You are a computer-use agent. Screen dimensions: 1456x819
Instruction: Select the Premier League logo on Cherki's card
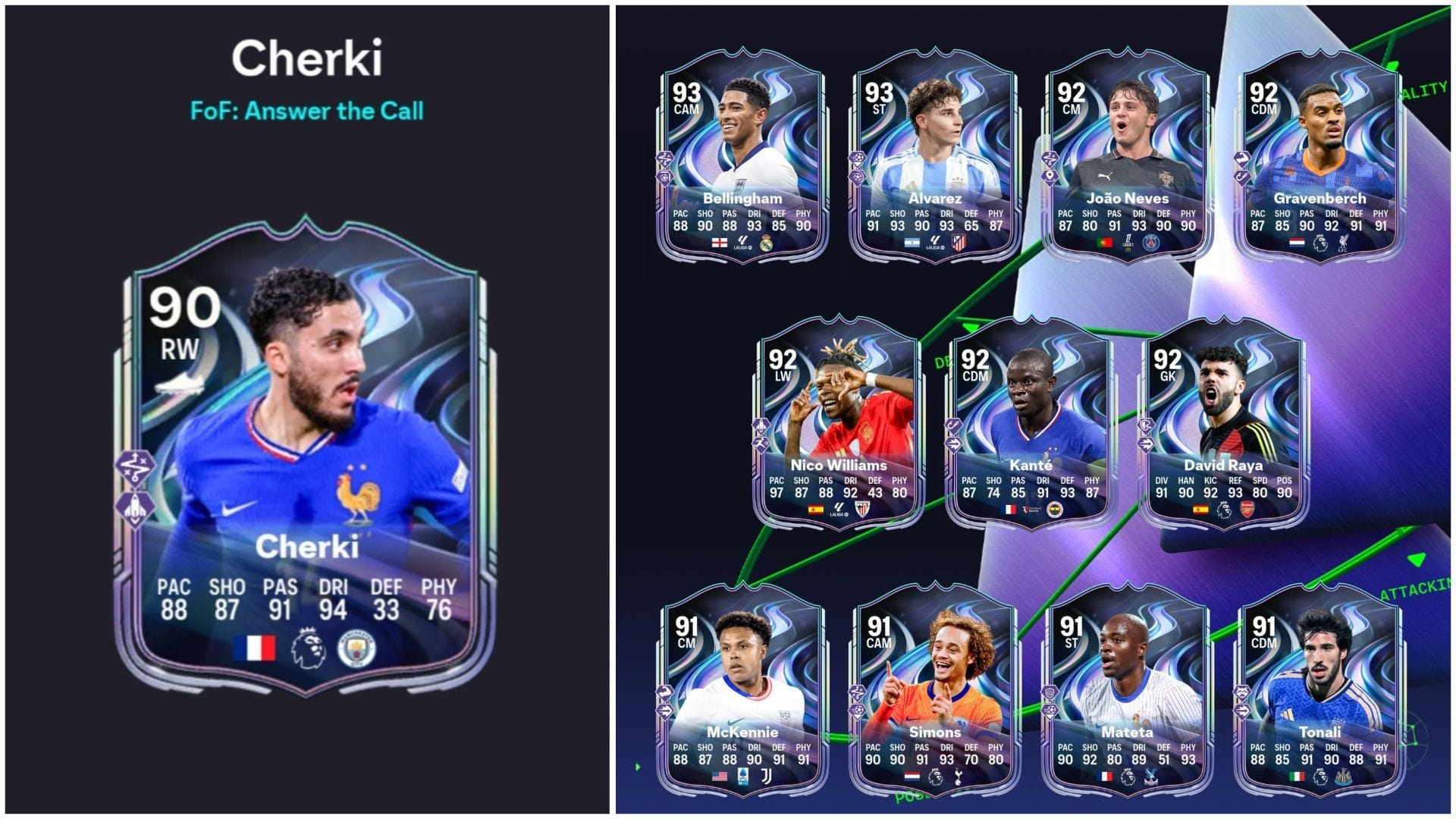pos(308,645)
